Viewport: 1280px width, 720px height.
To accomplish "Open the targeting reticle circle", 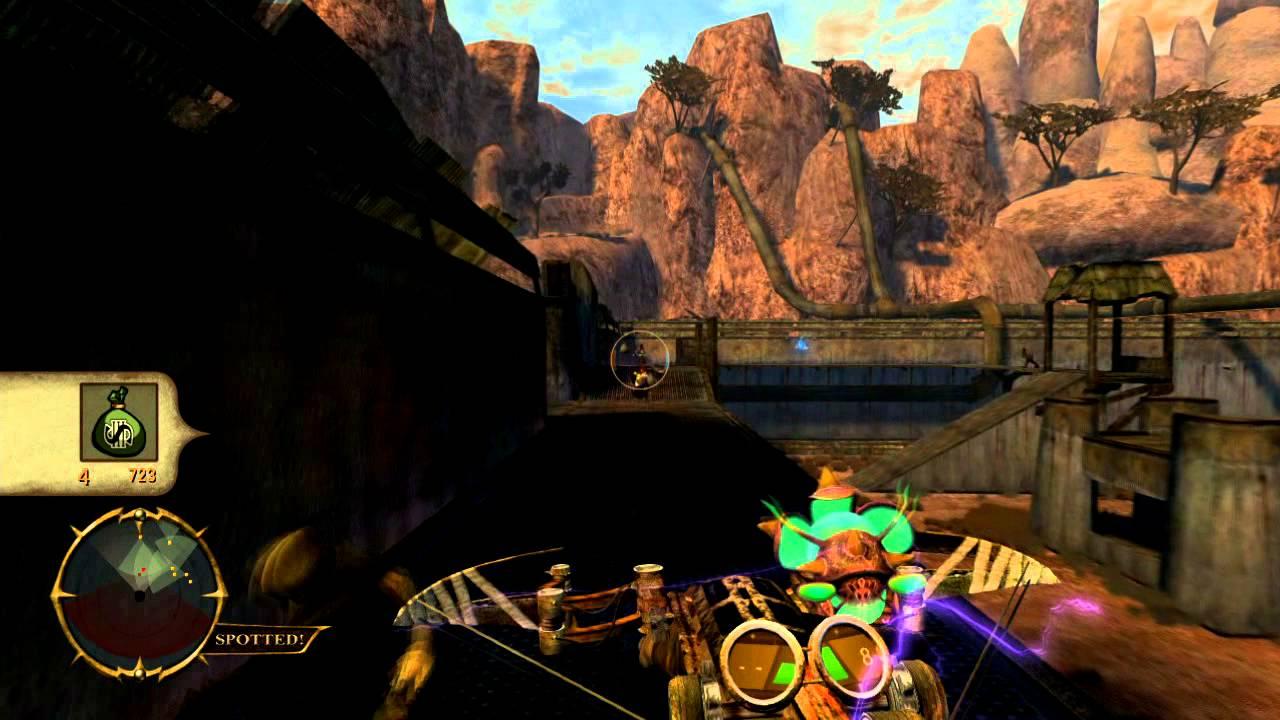I will [x=641, y=360].
